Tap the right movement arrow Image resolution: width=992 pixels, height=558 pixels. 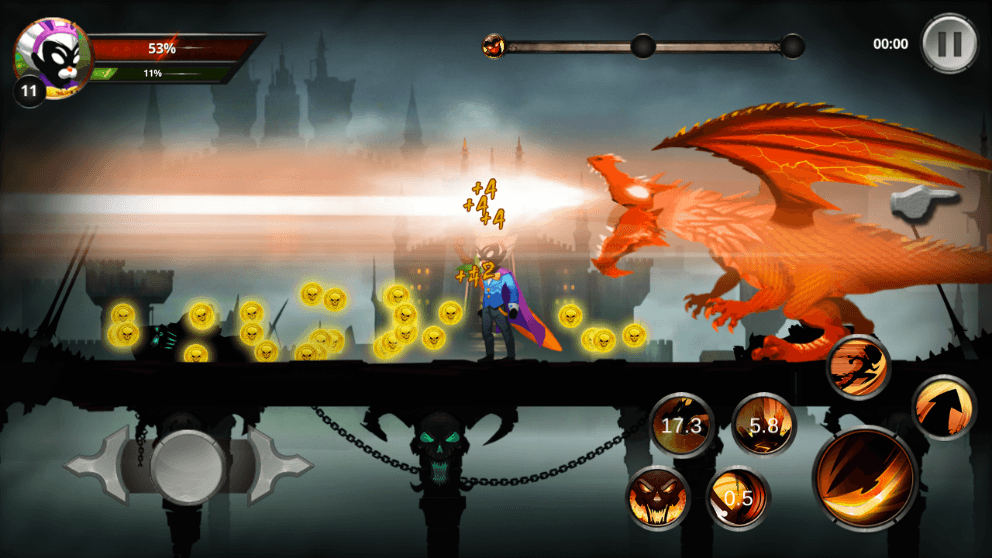[280, 464]
